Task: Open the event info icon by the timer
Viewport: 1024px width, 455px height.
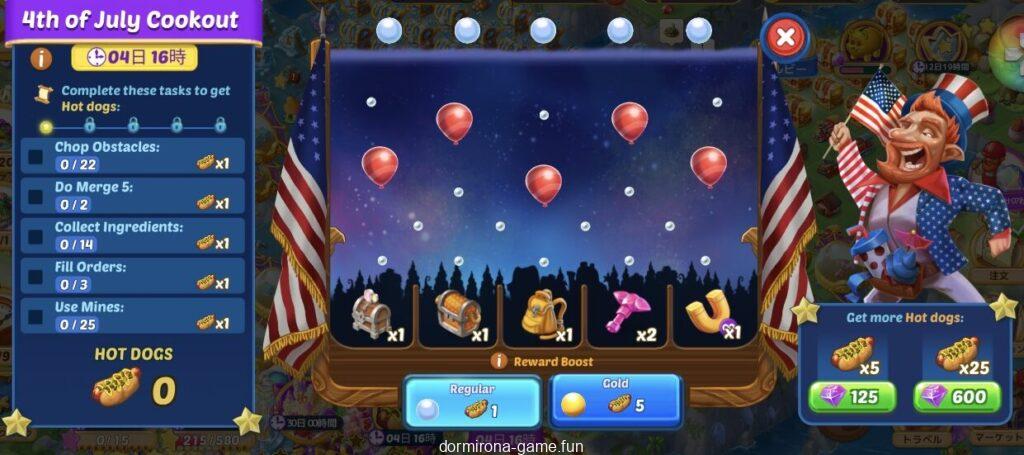Action: tap(42, 58)
